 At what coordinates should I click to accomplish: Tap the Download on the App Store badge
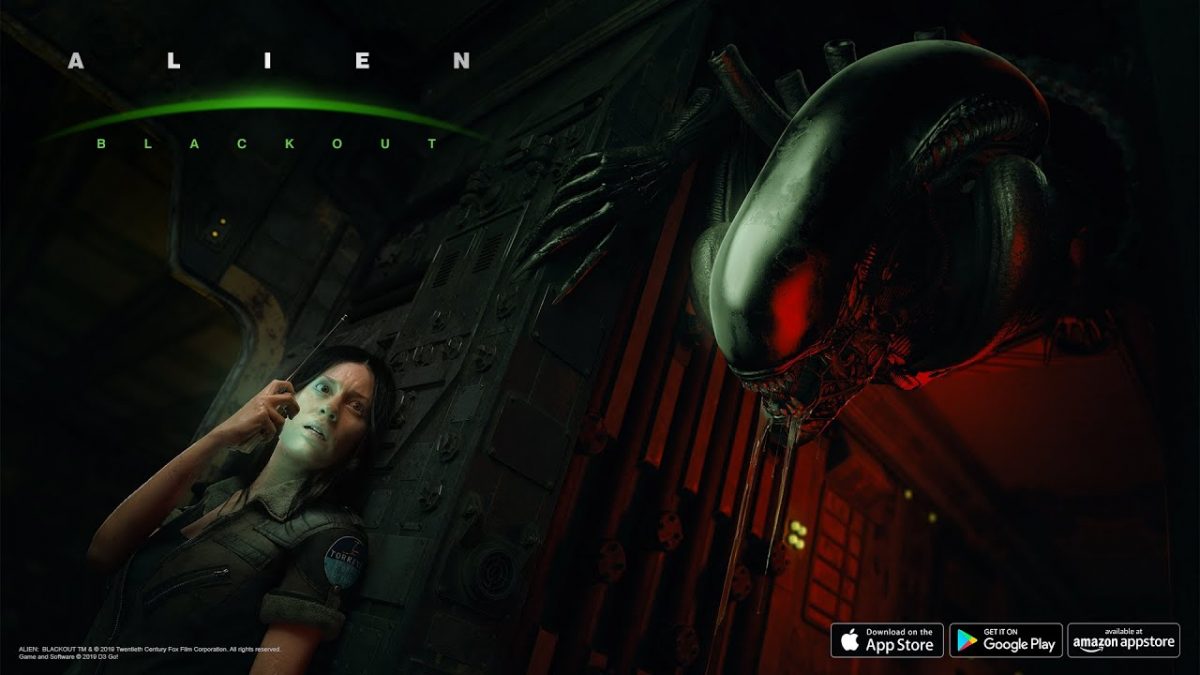coord(887,640)
